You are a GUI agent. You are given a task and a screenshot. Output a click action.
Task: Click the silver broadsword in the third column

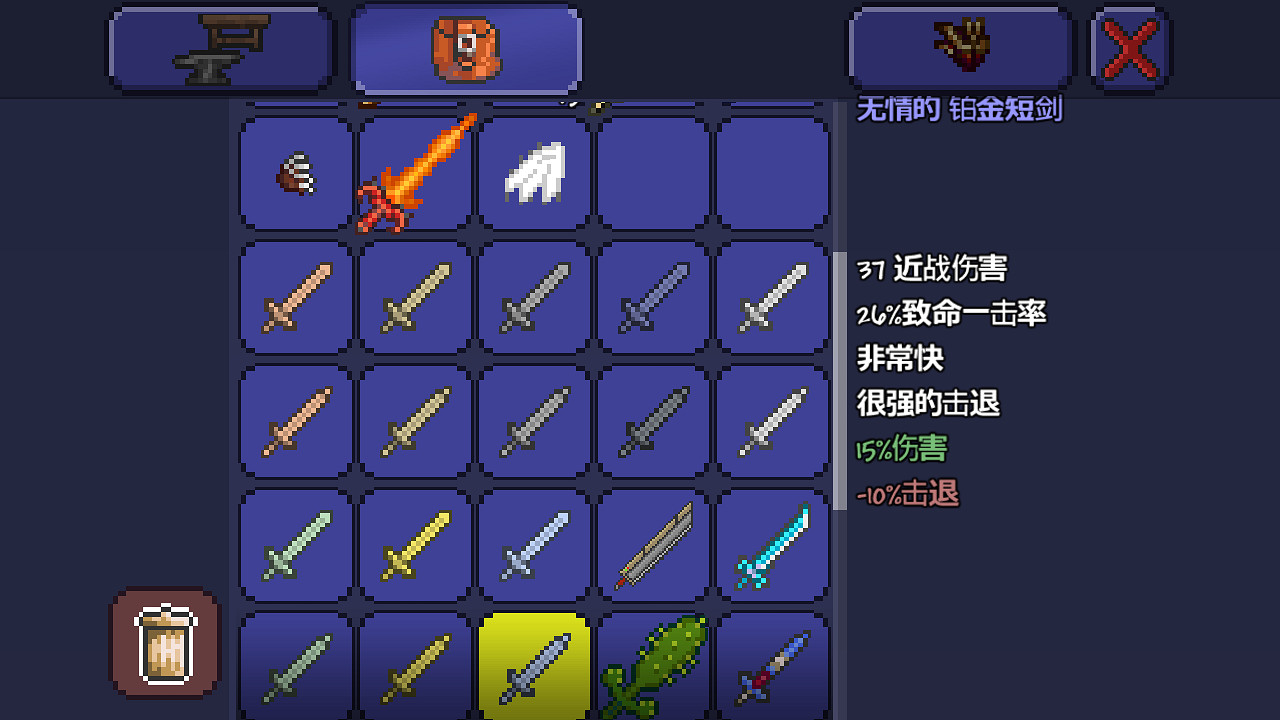click(x=533, y=297)
